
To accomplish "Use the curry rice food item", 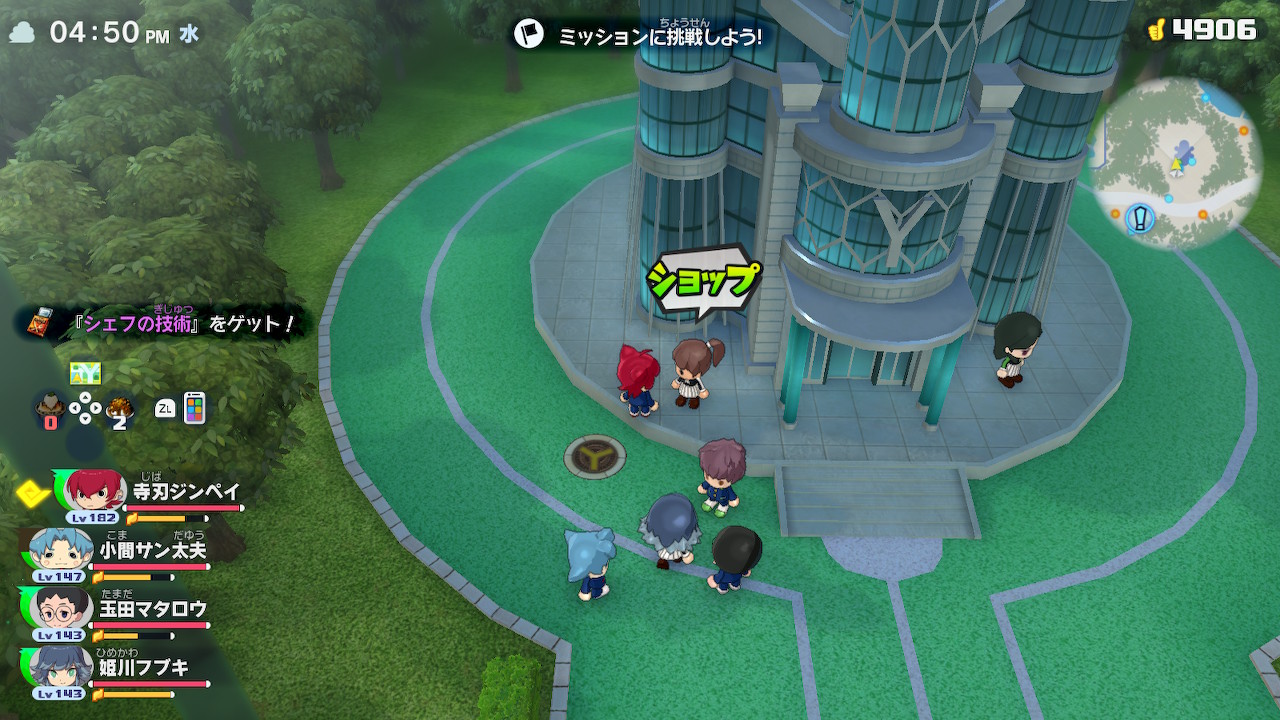I will click(120, 407).
